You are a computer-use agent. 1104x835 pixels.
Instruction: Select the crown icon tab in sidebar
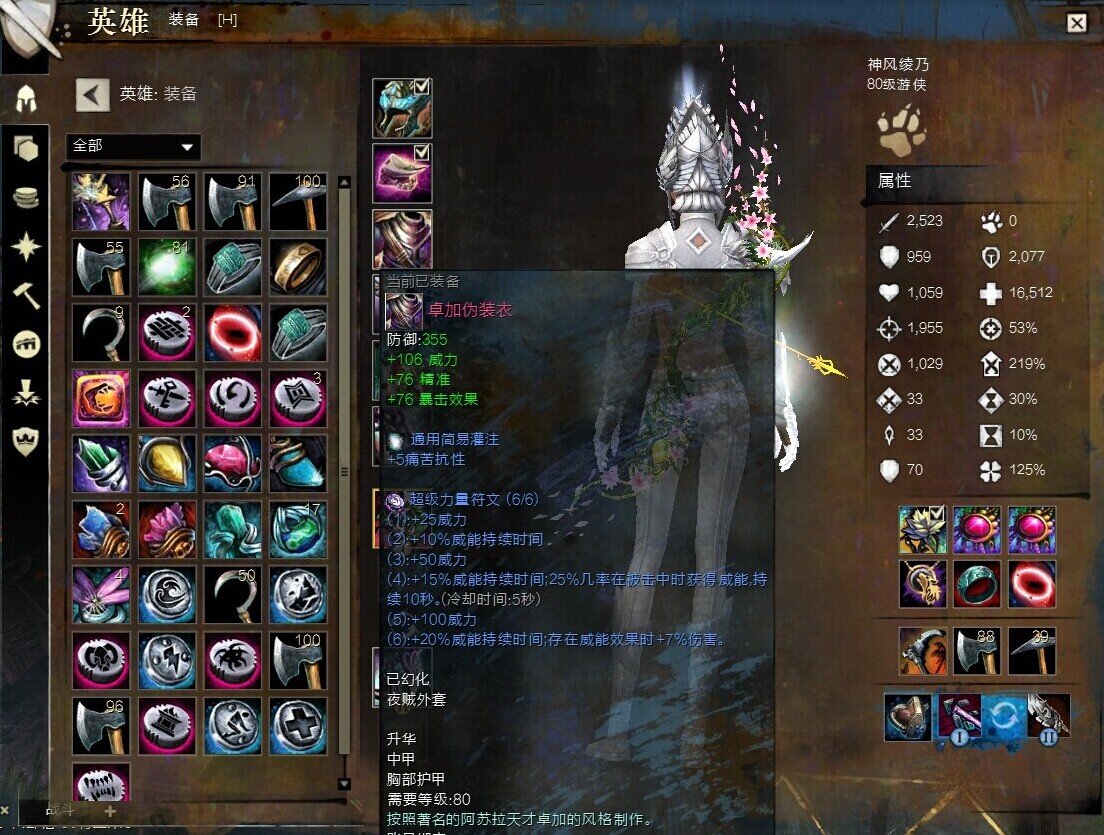[x=26, y=441]
